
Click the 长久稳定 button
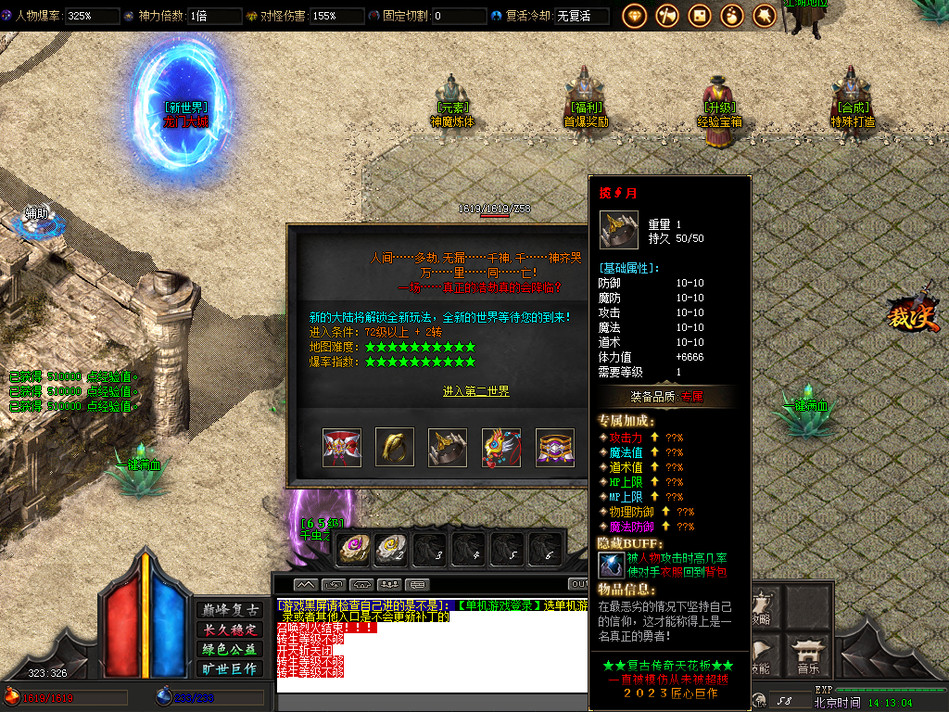[x=230, y=629]
